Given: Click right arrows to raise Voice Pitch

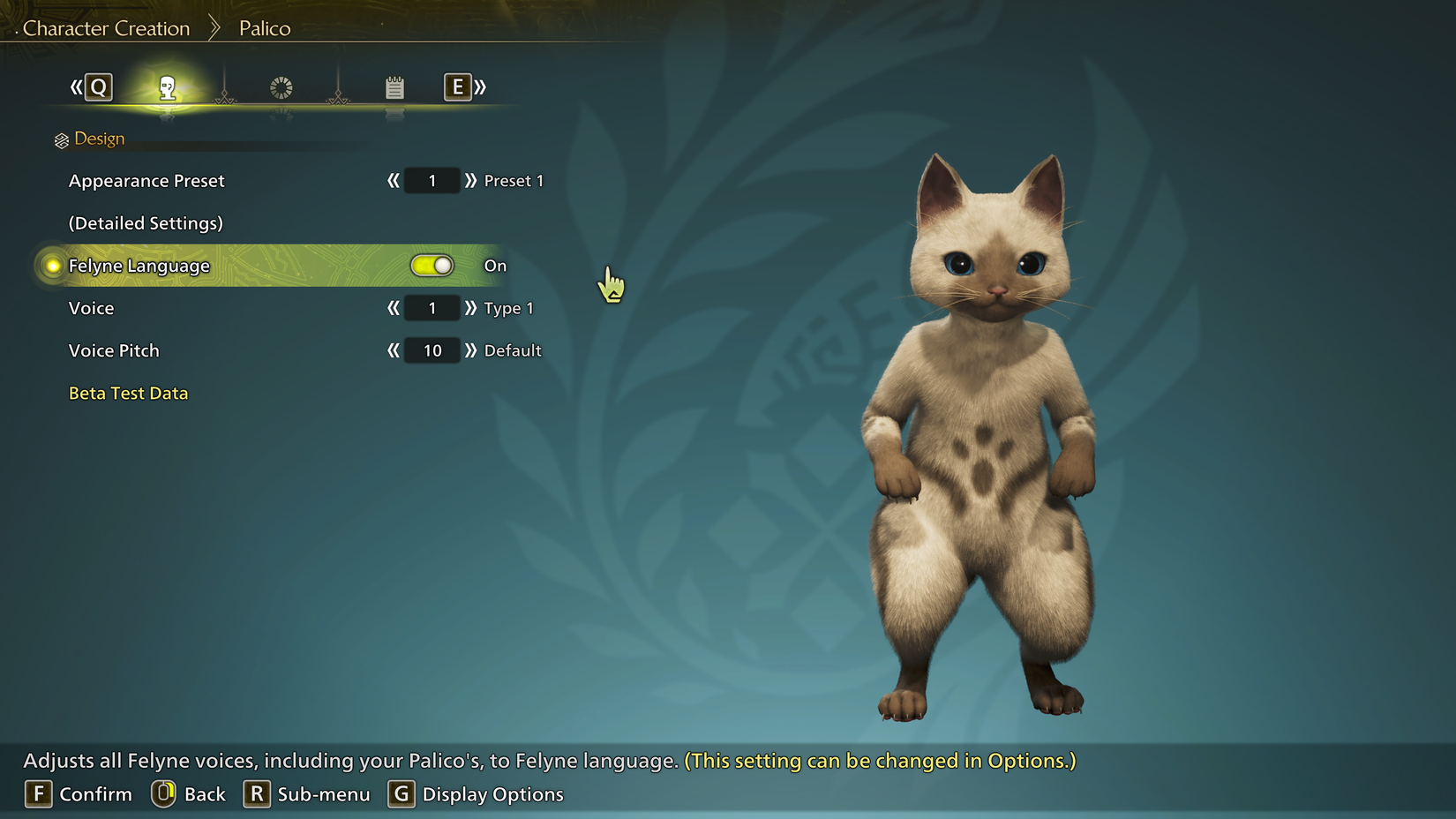Looking at the screenshot, I should [471, 350].
